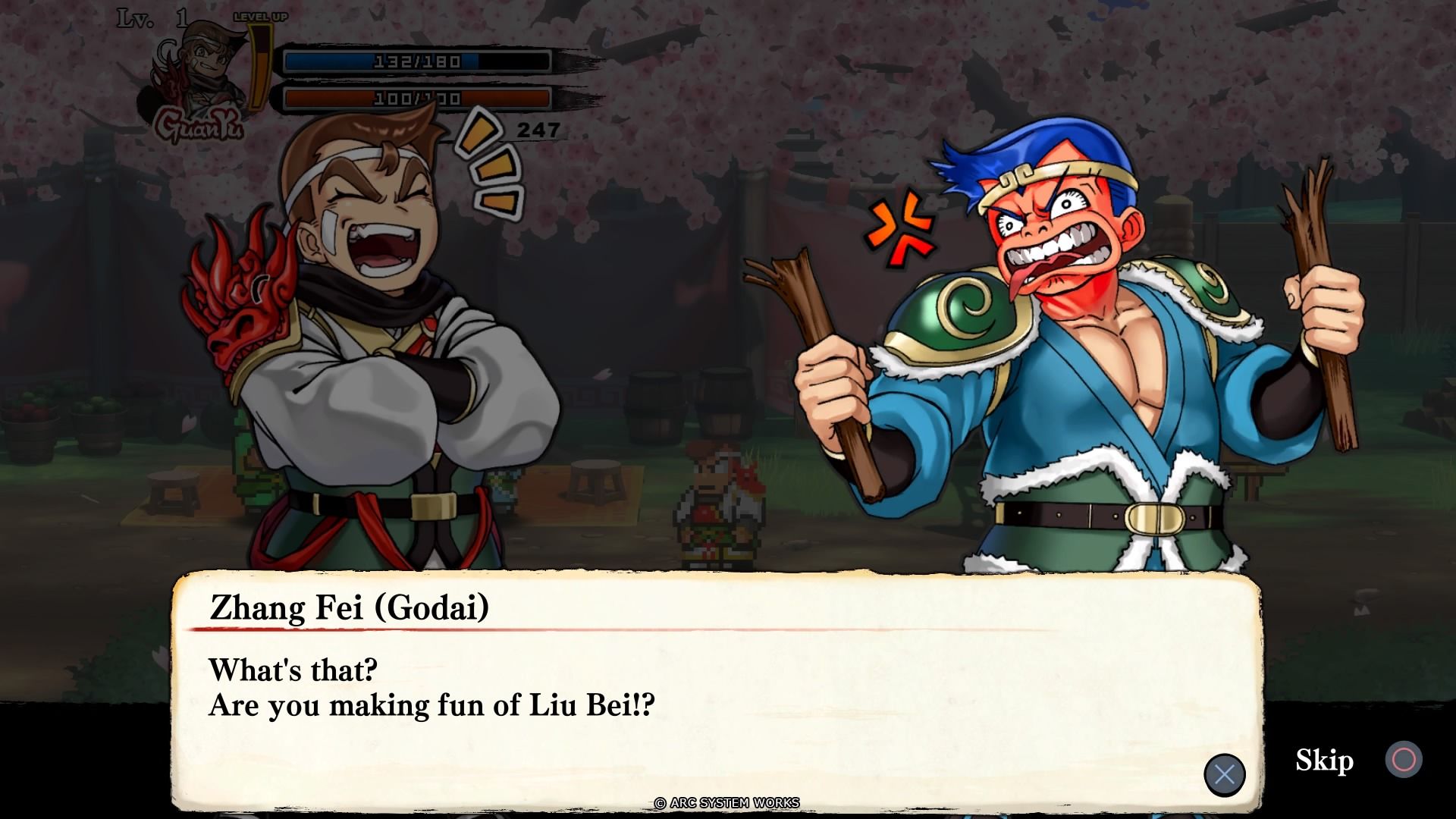The image size is (1456, 819).
Task: Click the Cross button prompt icon
Action: 1226,774
